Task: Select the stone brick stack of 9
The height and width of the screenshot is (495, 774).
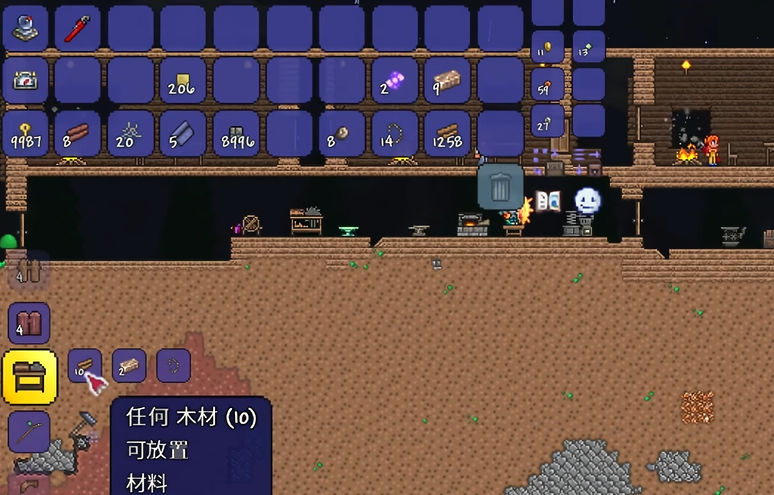Action: (x=447, y=80)
